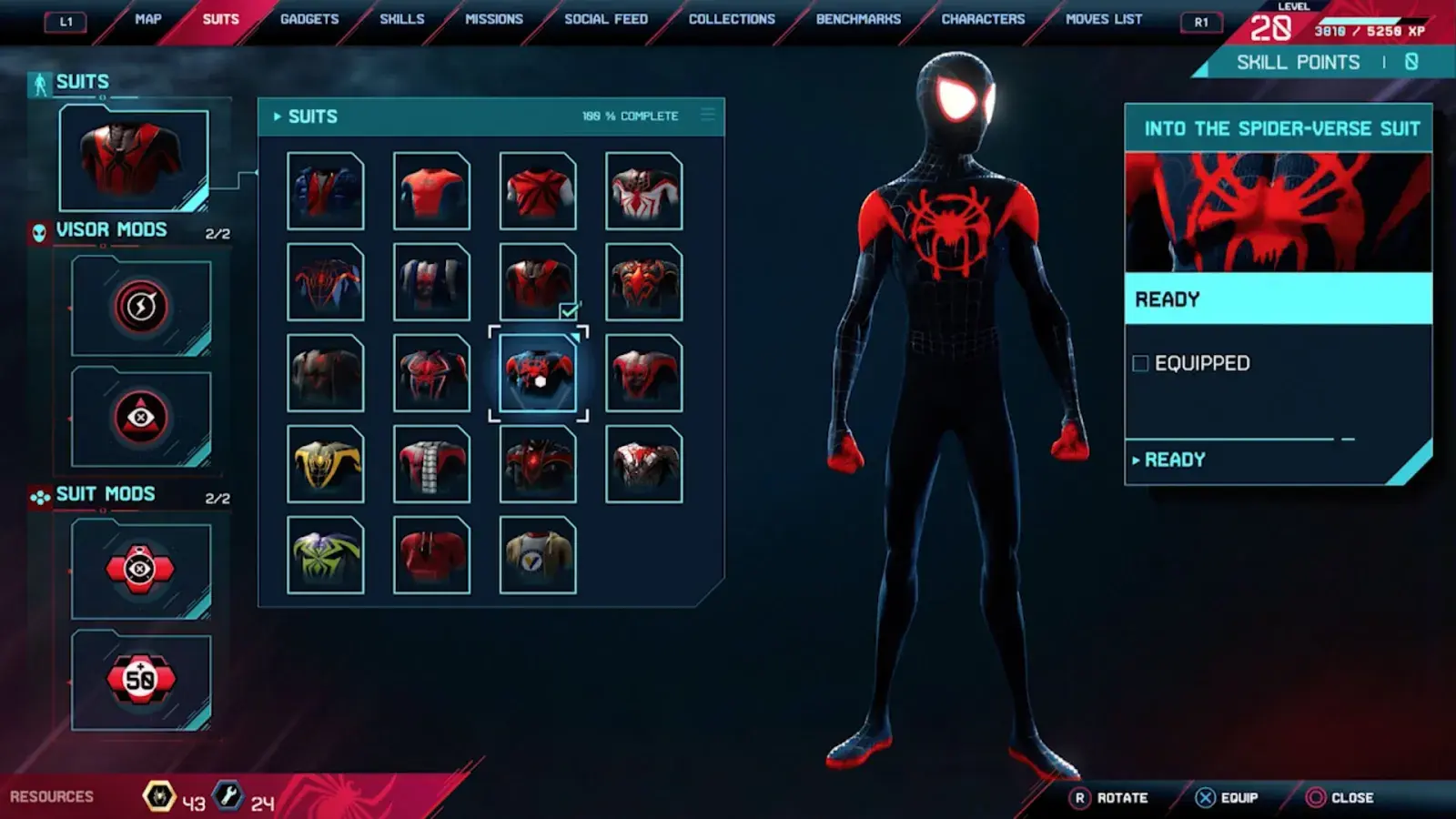Screen dimensions: 1456x819
Task: Open the Missions tab
Action: 494,19
